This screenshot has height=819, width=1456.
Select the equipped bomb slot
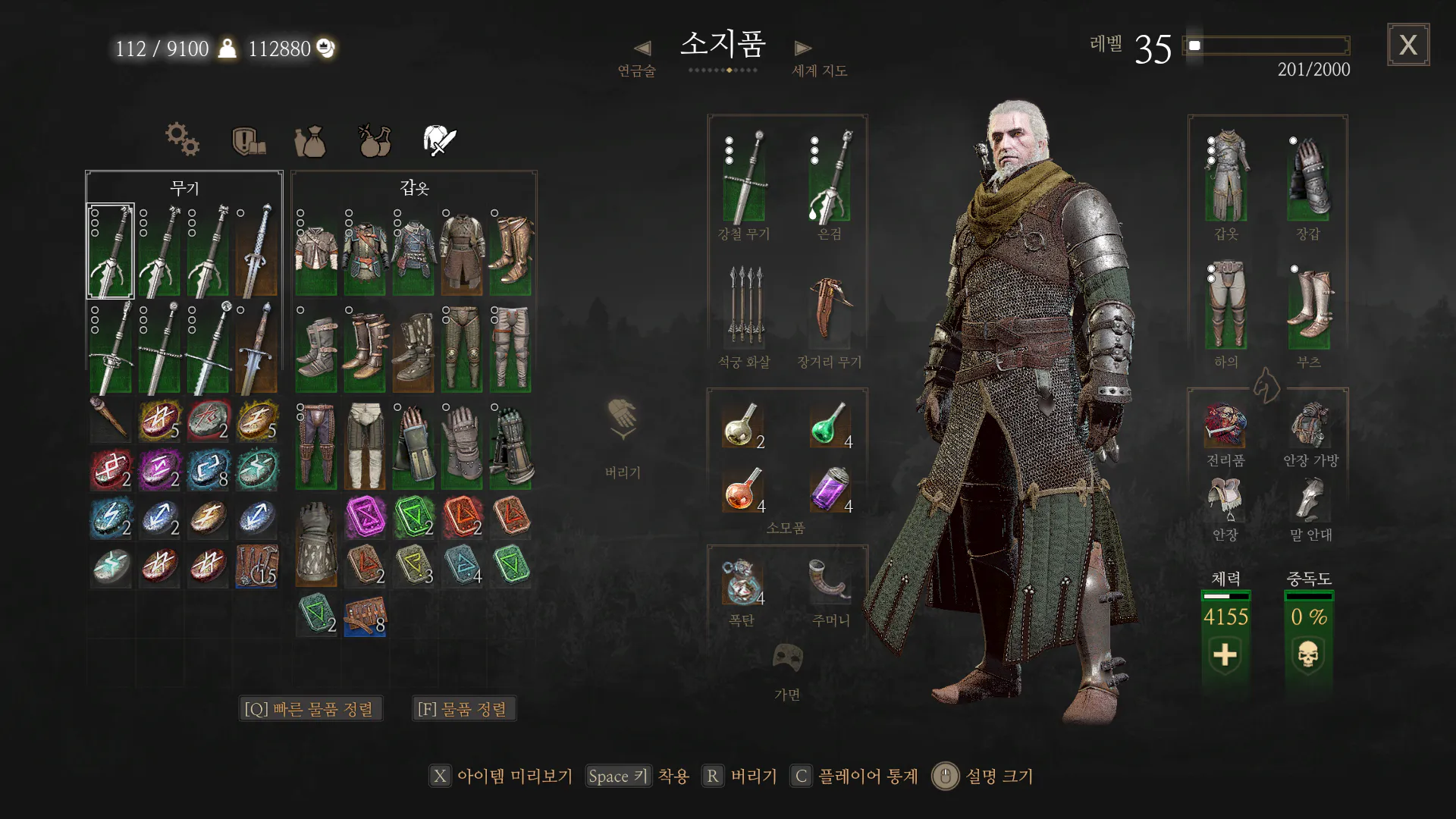743,582
